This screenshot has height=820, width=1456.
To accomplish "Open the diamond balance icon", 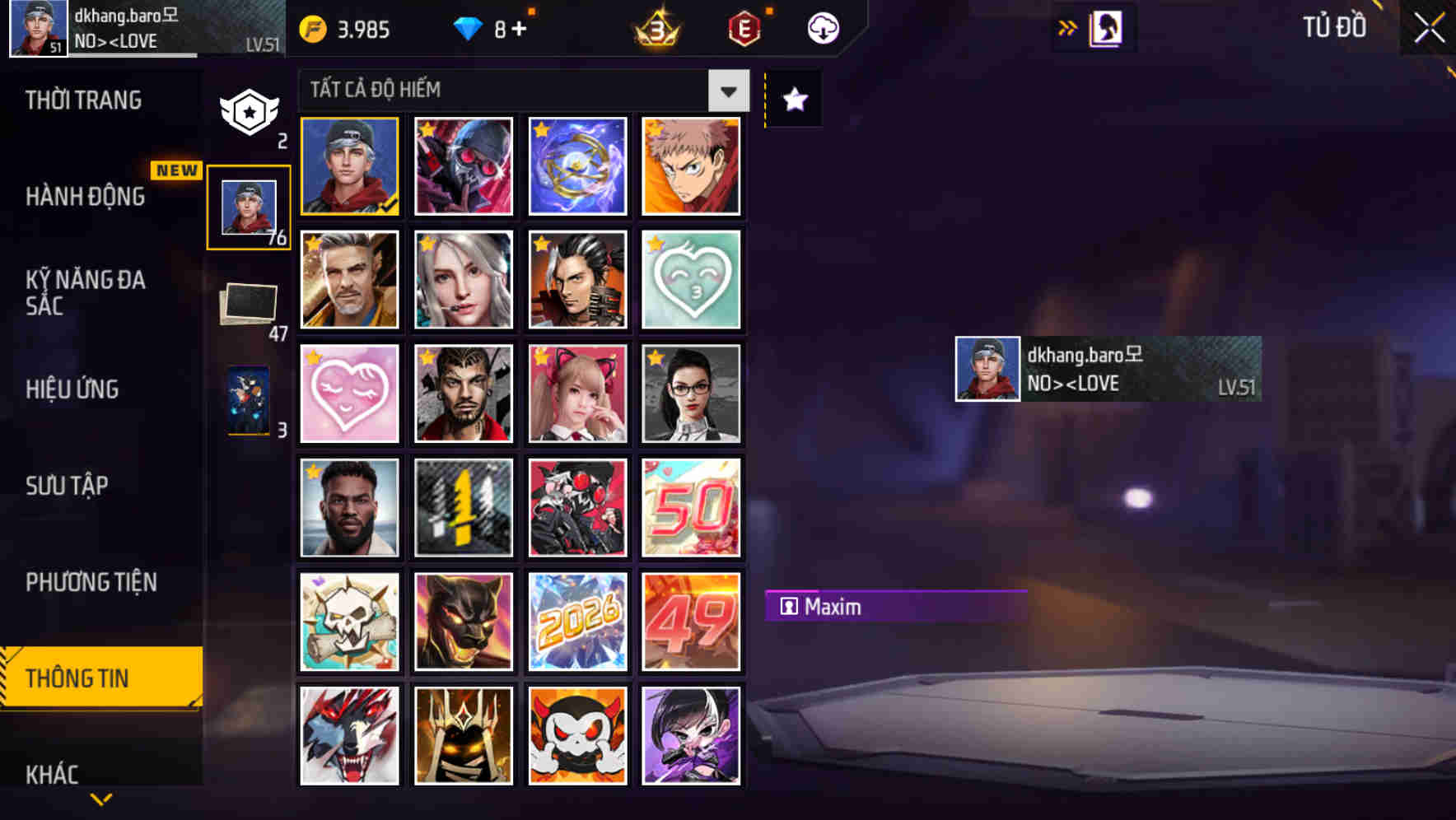I will (469, 26).
